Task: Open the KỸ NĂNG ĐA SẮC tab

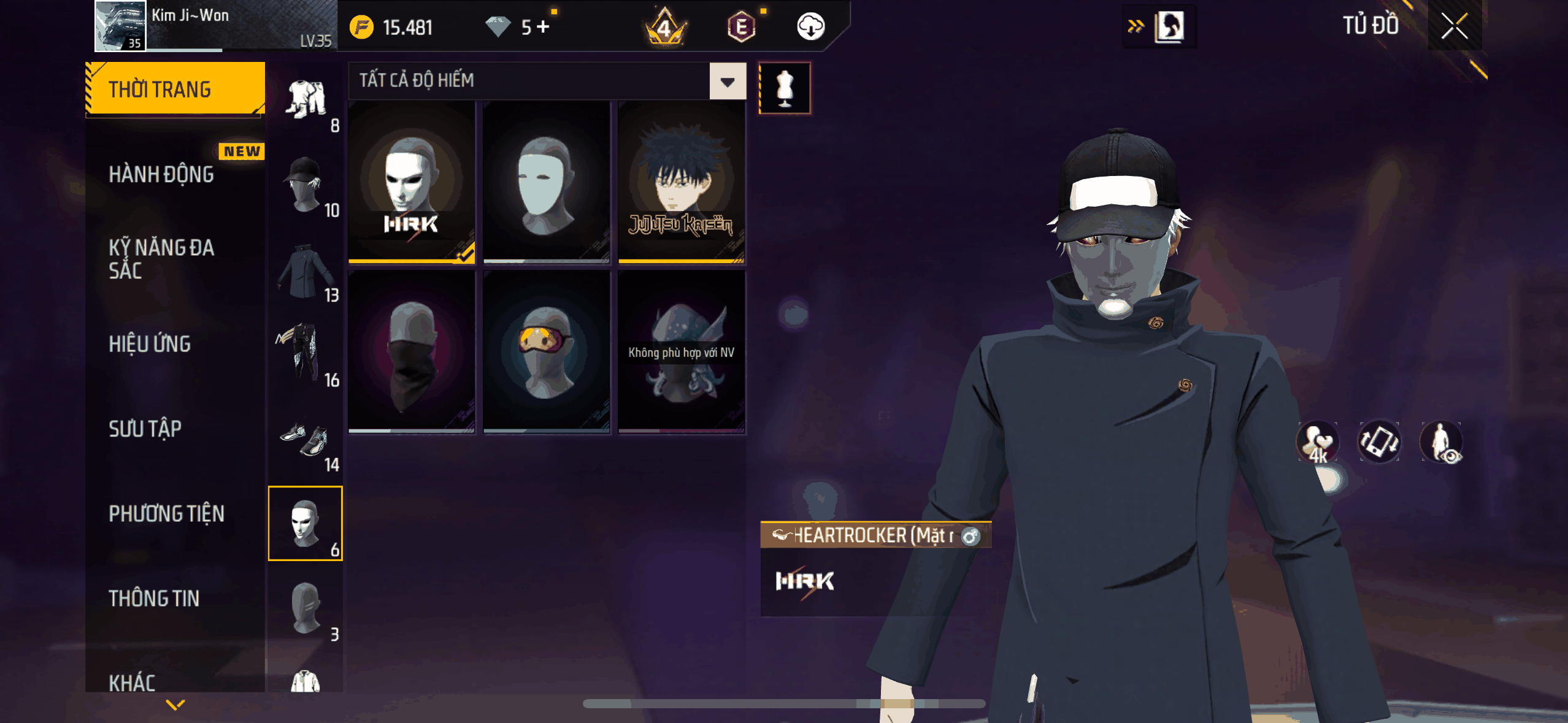Action: pyautogui.click(x=161, y=259)
